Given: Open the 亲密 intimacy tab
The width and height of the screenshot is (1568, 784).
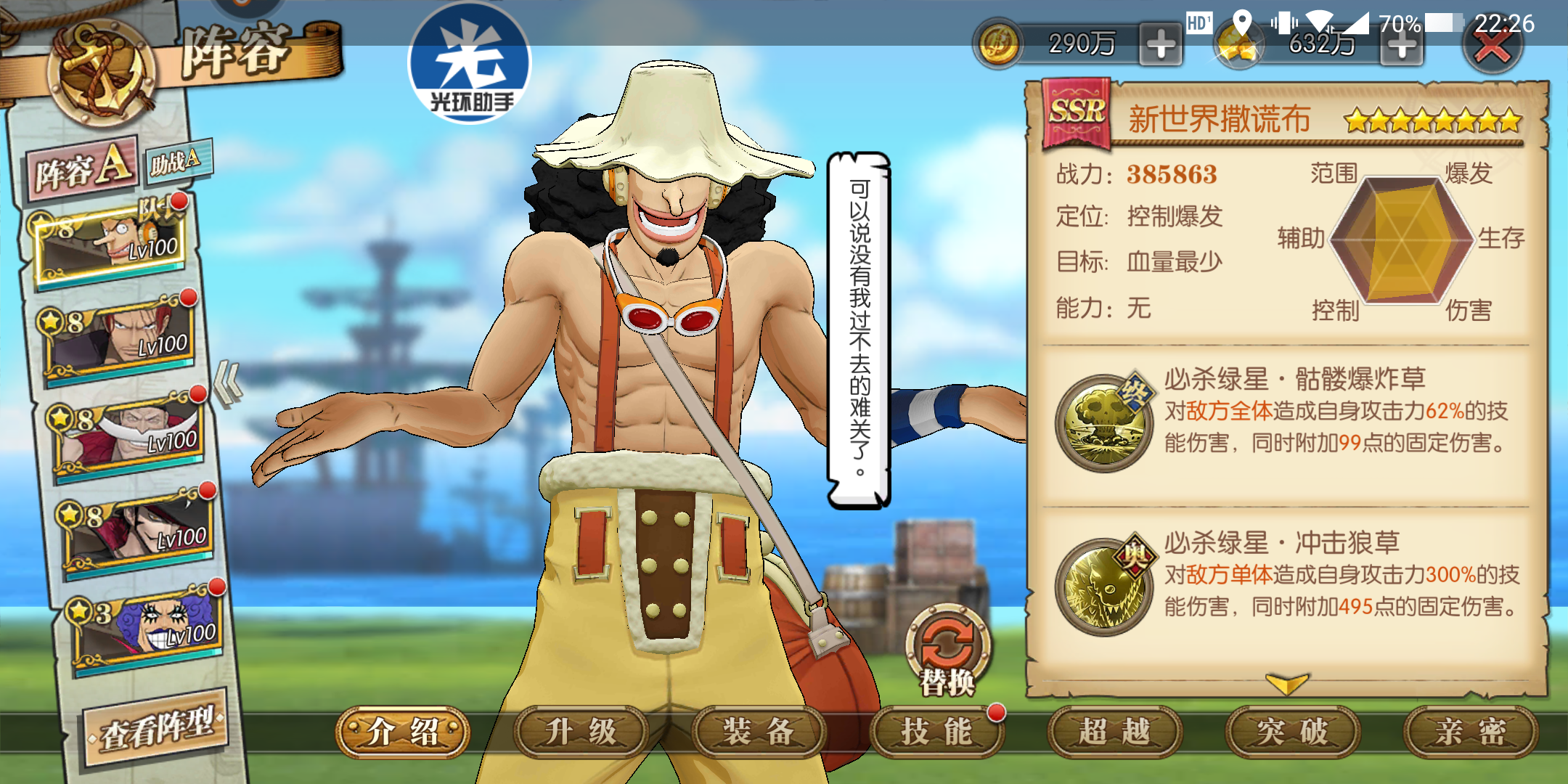Looking at the screenshot, I should 1470,732.
